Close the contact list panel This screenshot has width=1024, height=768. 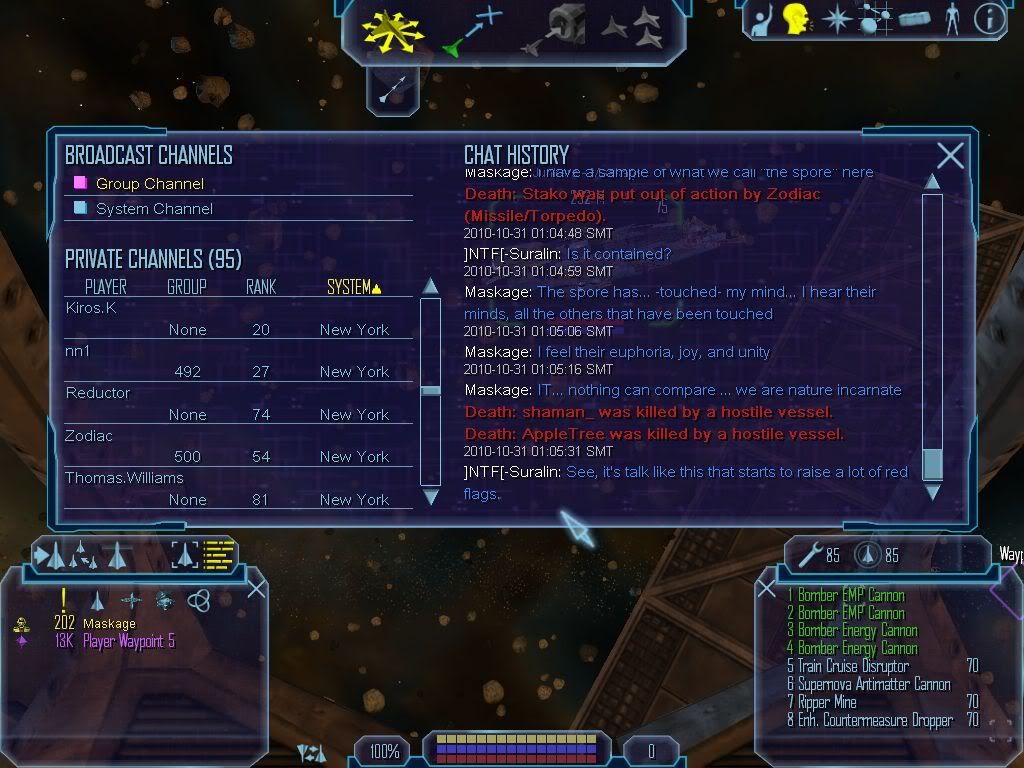click(x=256, y=588)
